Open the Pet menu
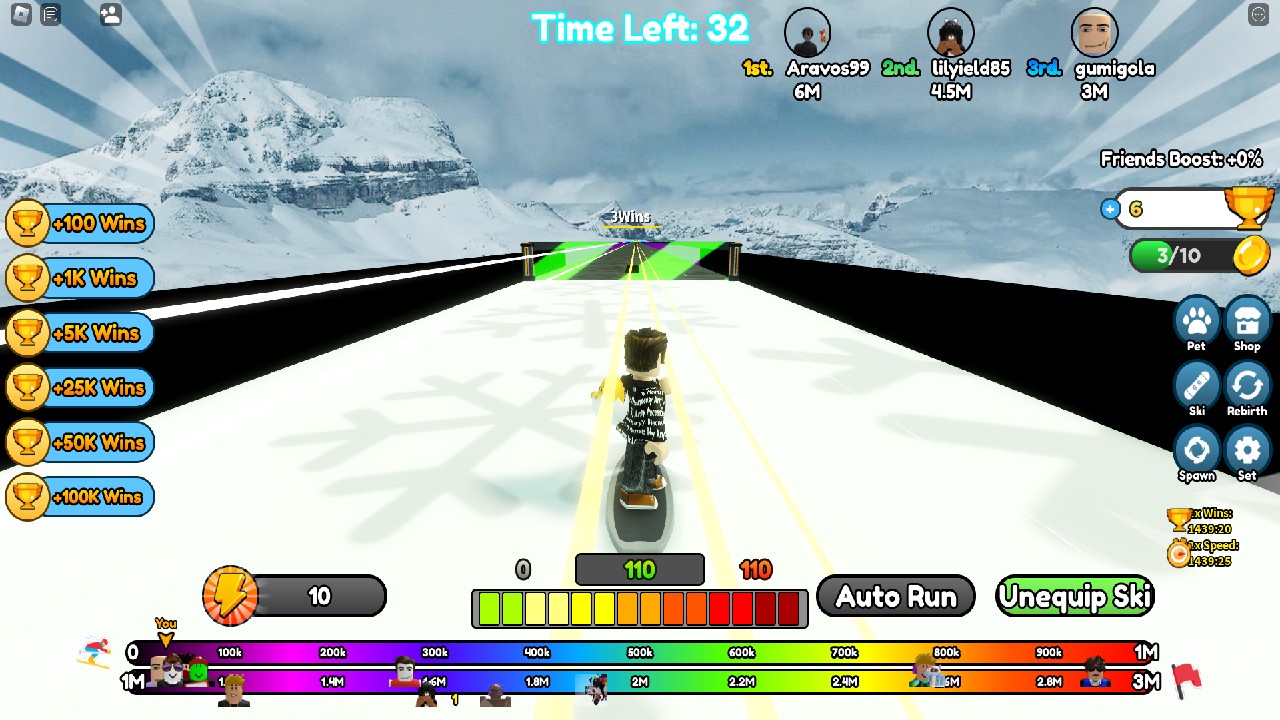The width and height of the screenshot is (1280, 720). click(x=1197, y=322)
